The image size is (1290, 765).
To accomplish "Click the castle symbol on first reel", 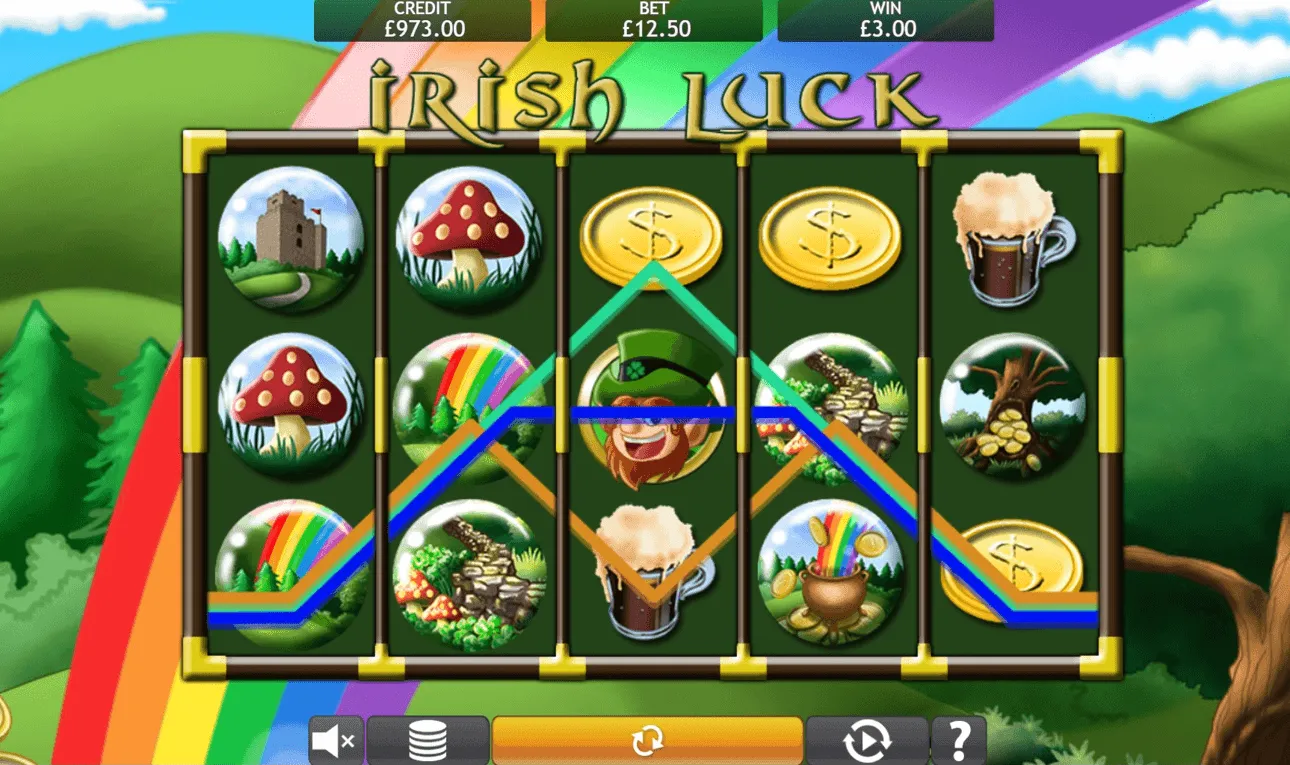I will pyautogui.click(x=293, y=238).
